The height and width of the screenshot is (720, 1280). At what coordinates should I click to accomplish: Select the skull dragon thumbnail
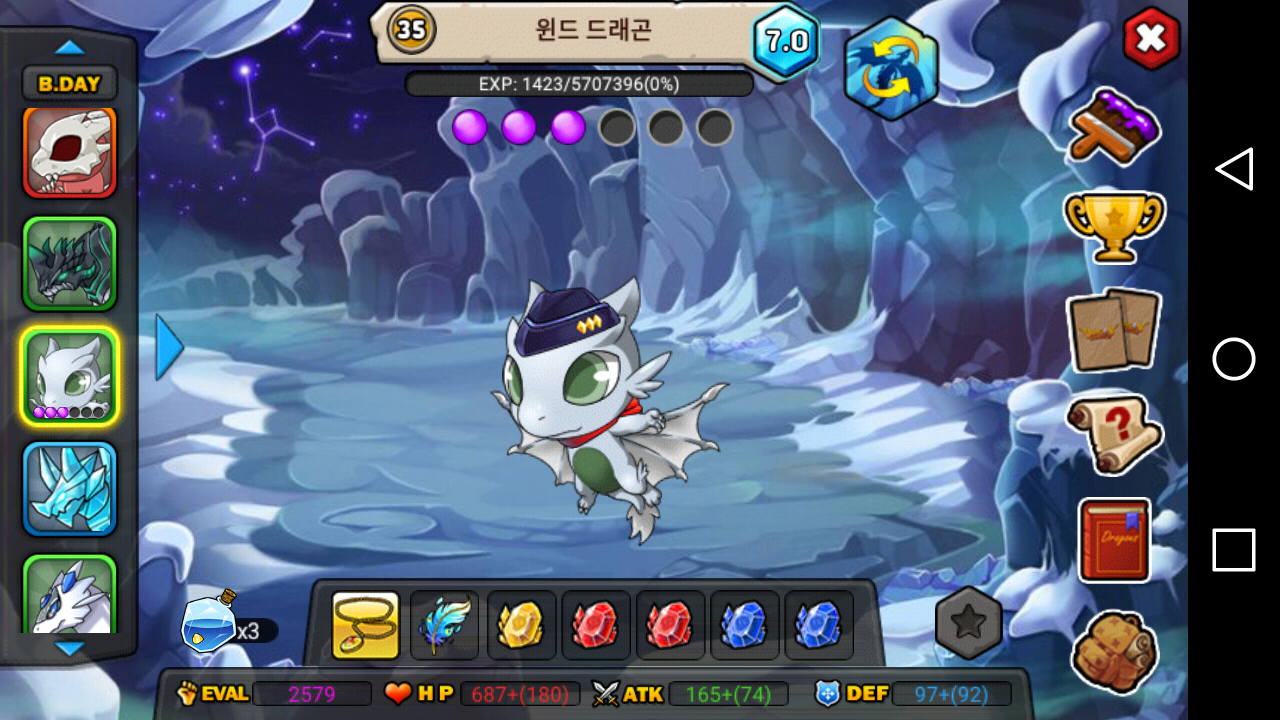(70, 152)
